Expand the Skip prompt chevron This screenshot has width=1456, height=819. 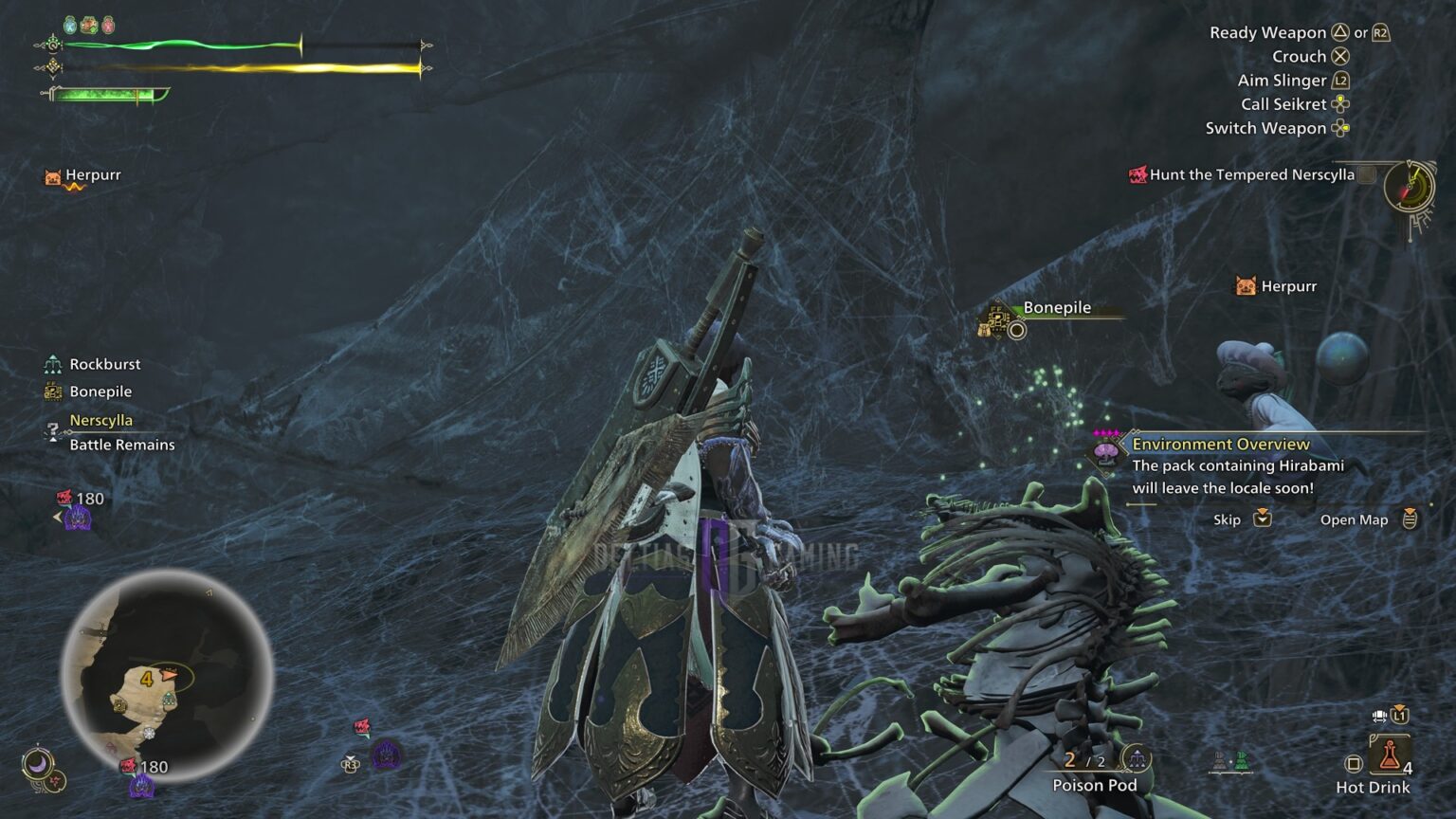click(1263, 519)
